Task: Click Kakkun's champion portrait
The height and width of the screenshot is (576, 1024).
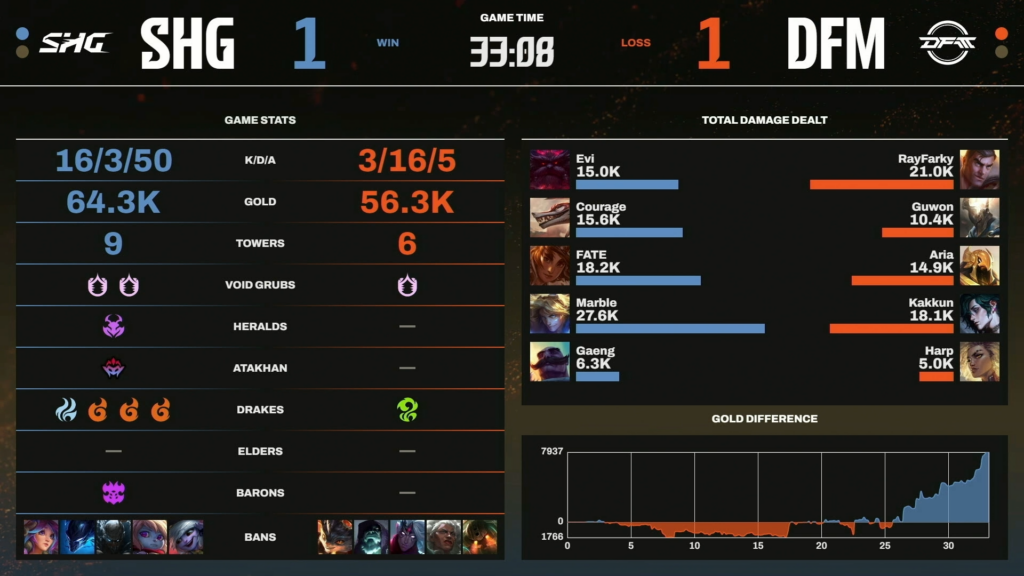Action: pyautogui.click(x=979, y=313)
